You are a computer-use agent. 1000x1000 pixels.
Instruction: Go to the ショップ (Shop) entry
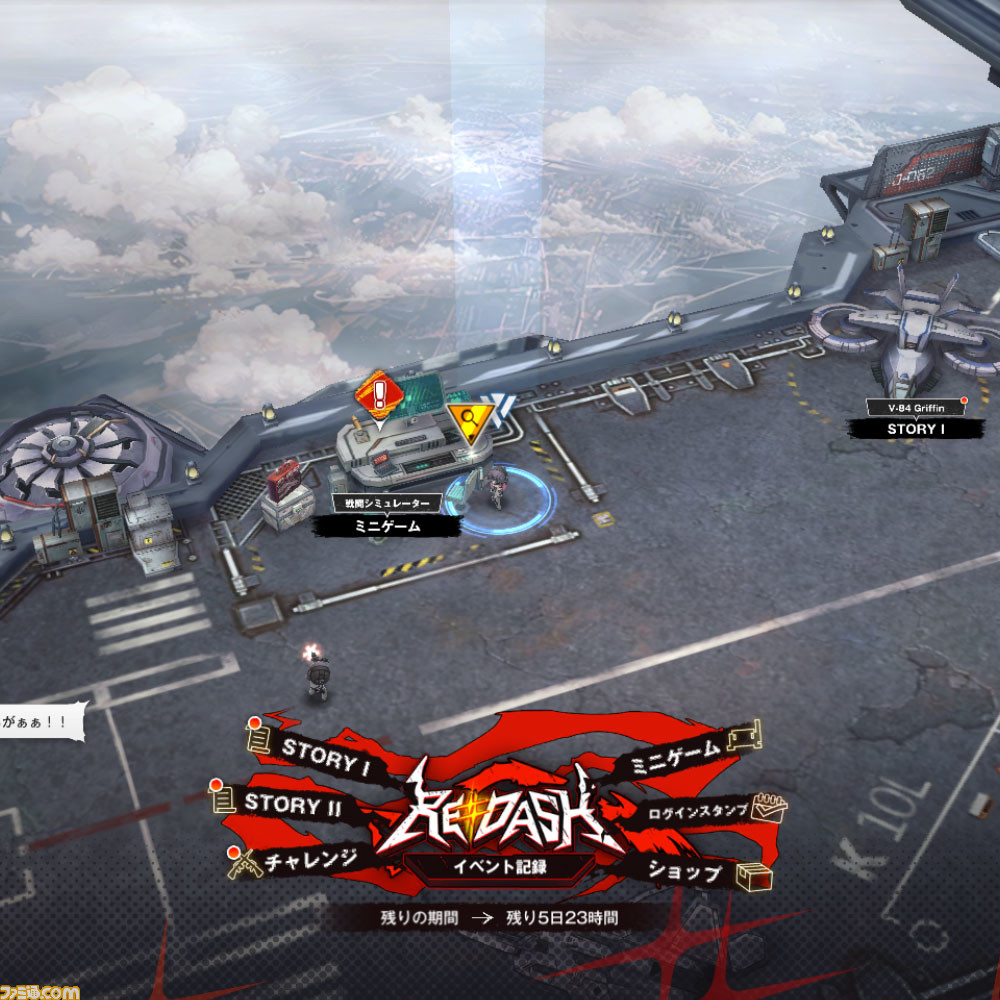[x=685, y=871]
